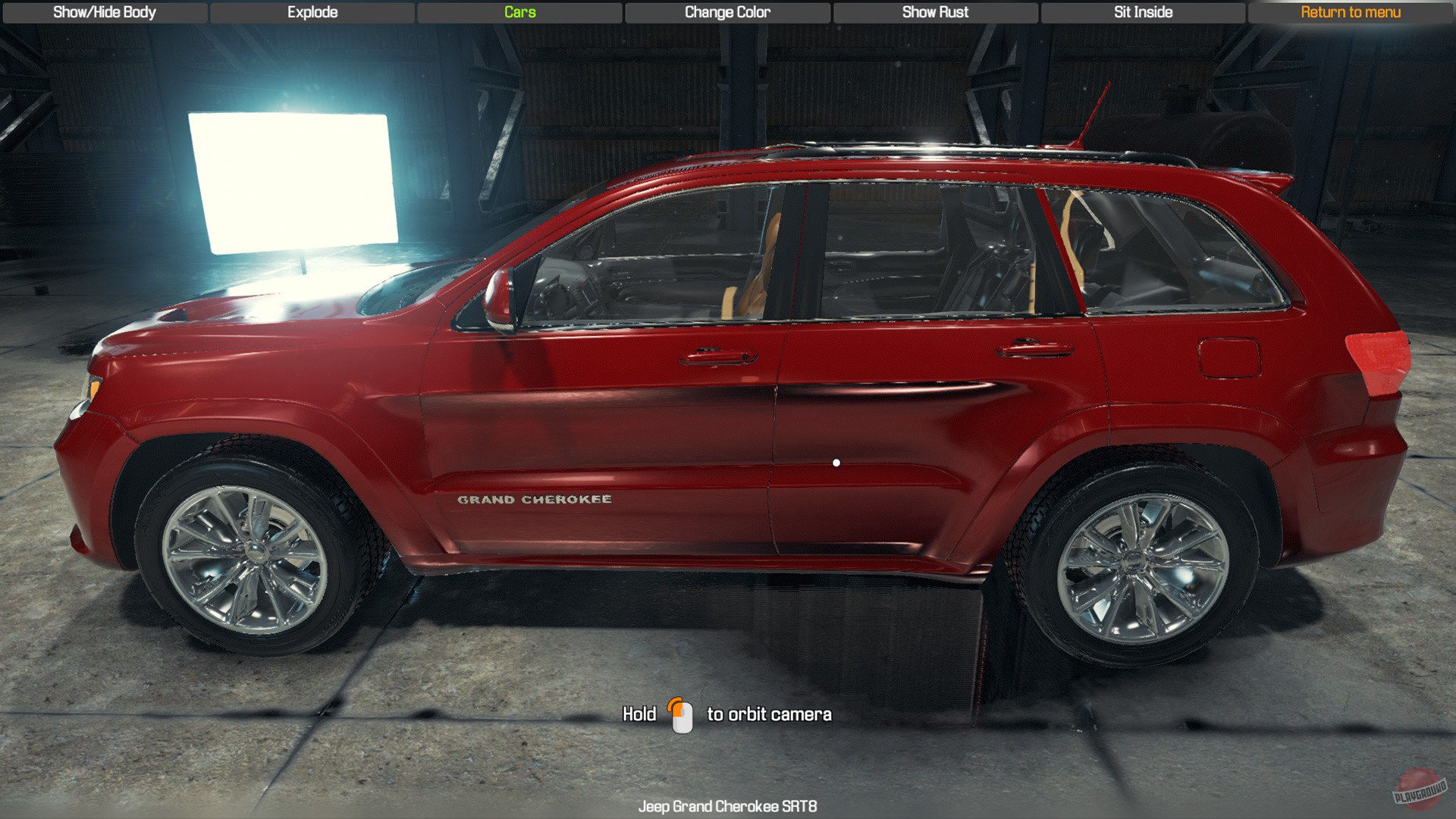Toggle Show/Hide Body
This screenshot has width=1456, height=819.
click(x=104, y=12)
